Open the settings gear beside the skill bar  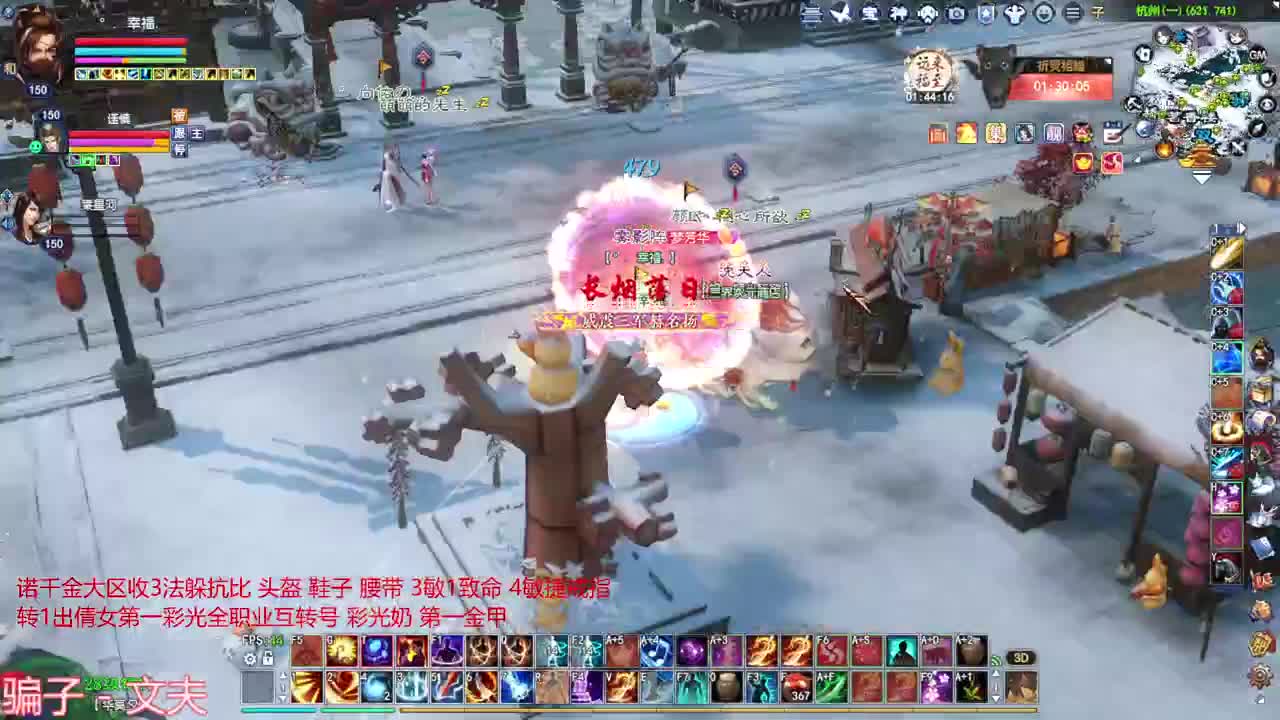[x=248, y=658]
